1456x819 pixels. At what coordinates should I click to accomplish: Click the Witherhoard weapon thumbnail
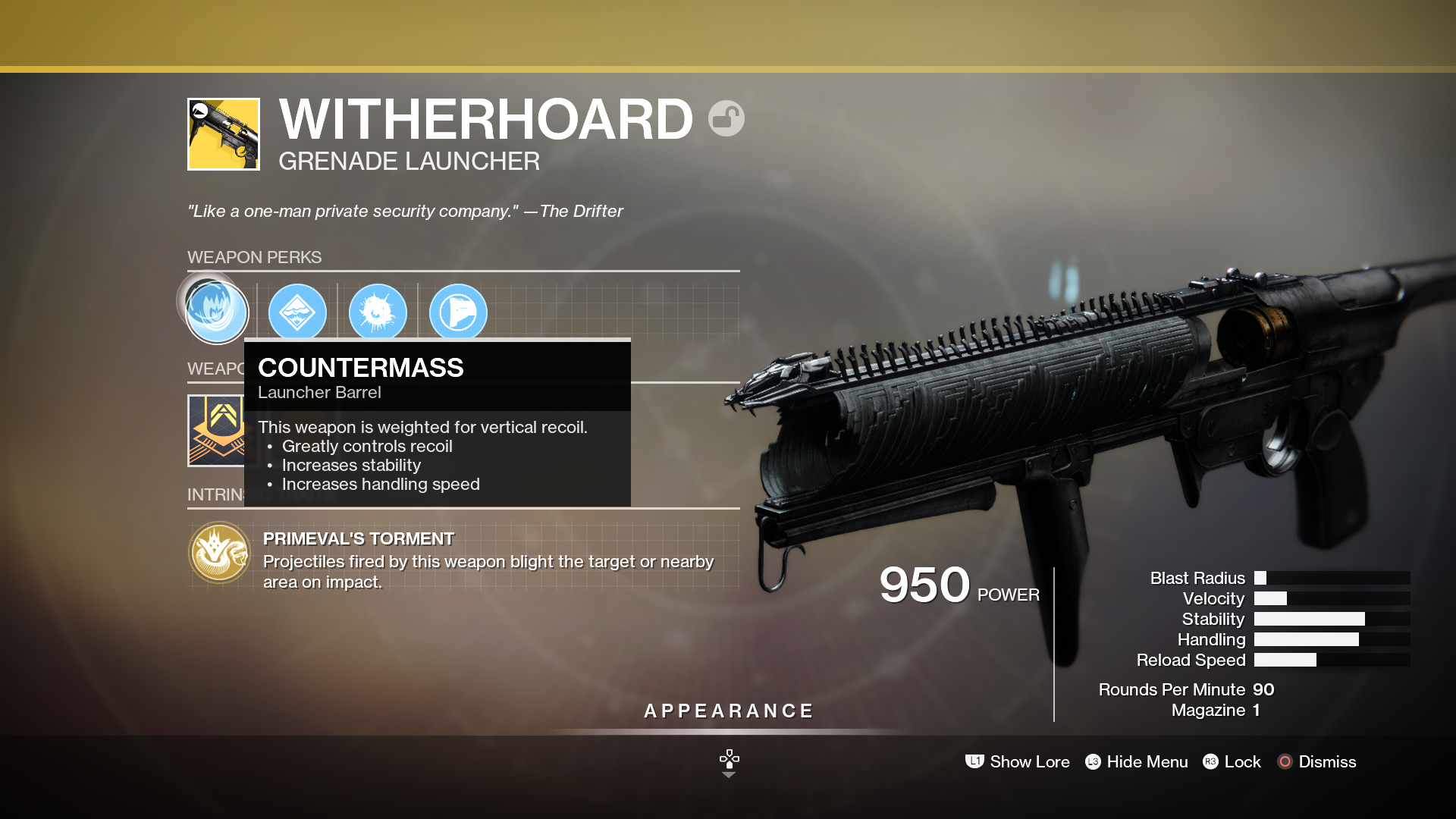223,133
